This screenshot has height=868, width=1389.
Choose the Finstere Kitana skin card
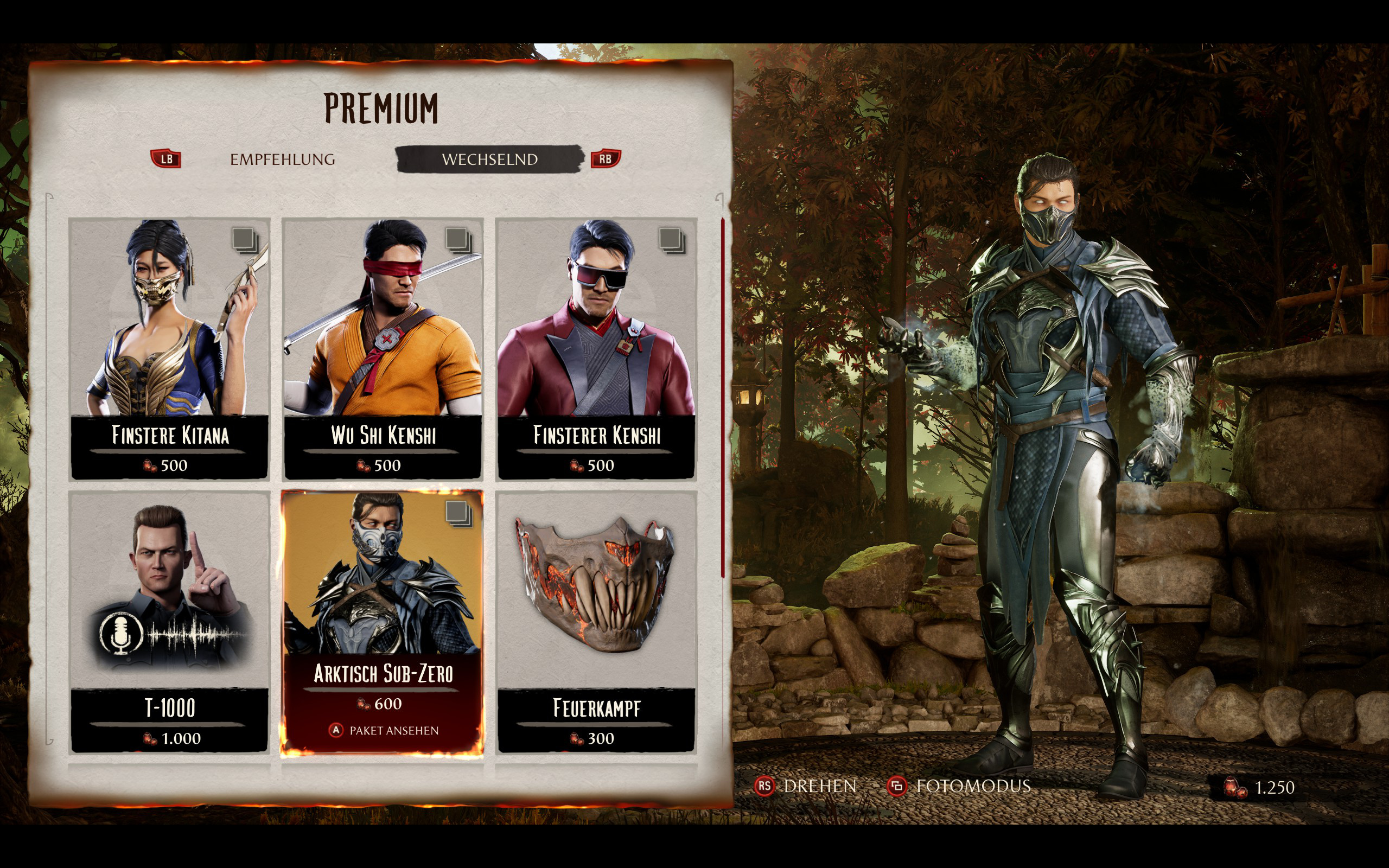click(x=169, y=348)
